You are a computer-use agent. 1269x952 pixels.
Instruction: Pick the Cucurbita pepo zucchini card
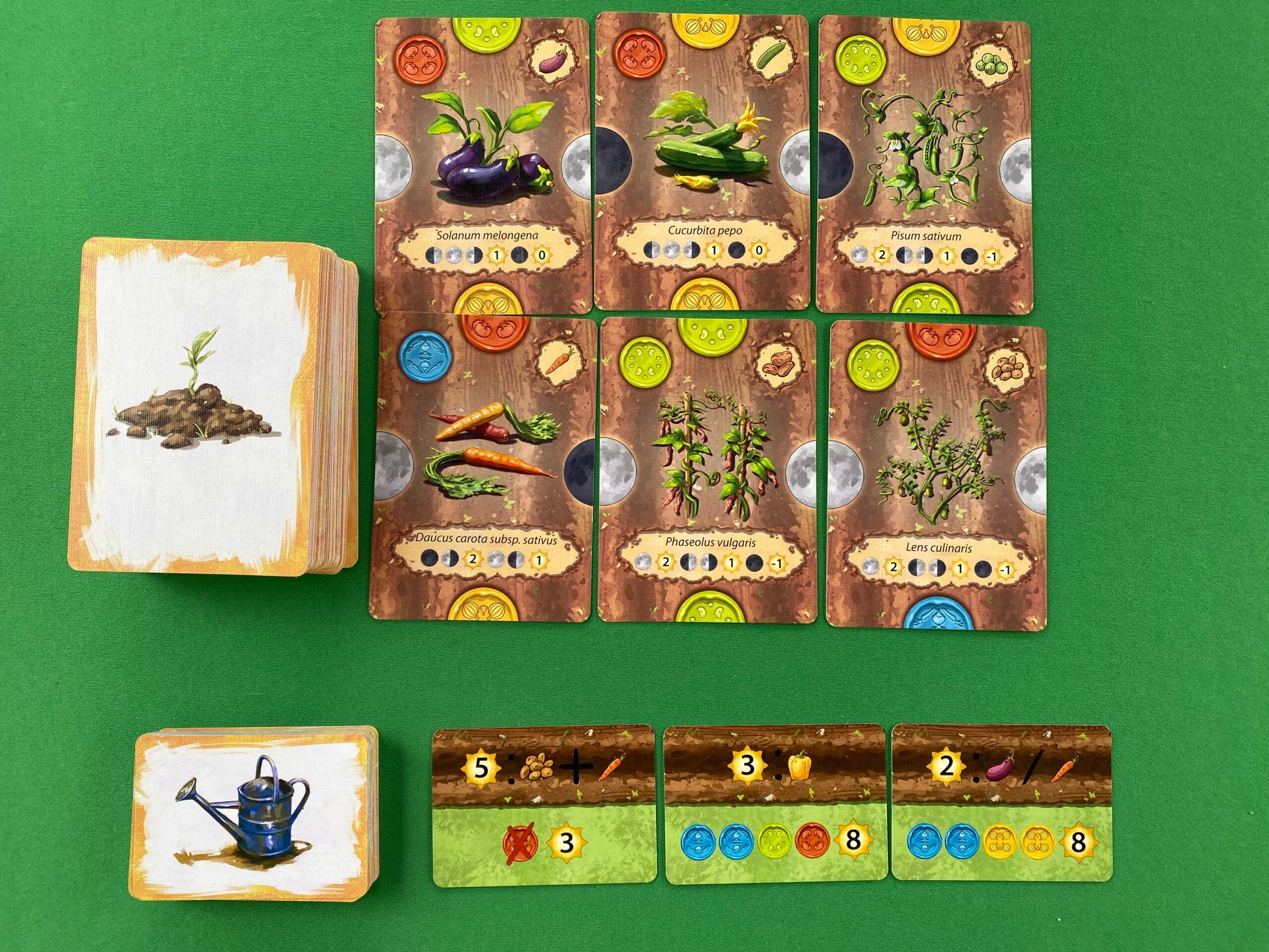(x=702, y=163)
